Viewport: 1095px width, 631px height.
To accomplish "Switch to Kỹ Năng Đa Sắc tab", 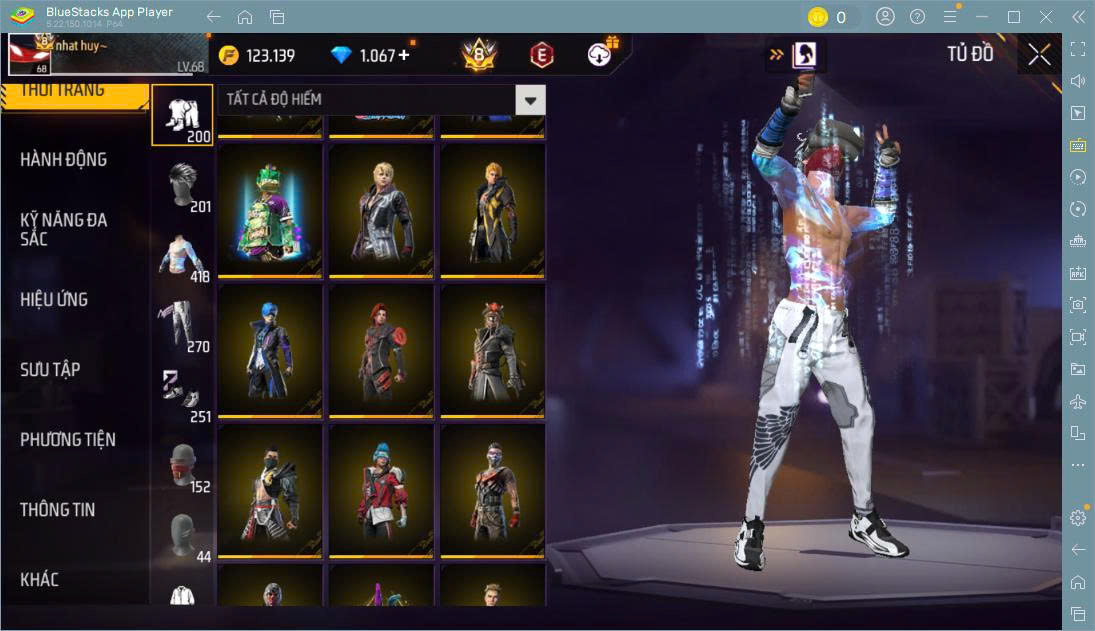I will (63, 229).
